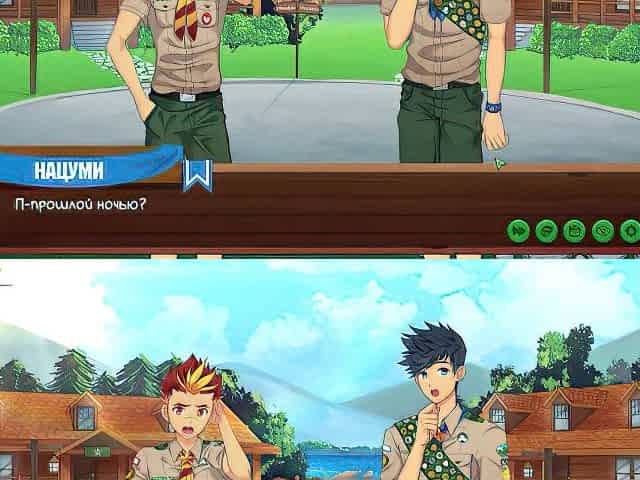The width and height of the screenshot is (640, 480).
Task: Open settings with the gear icon
Action: (x=629, y=230)
